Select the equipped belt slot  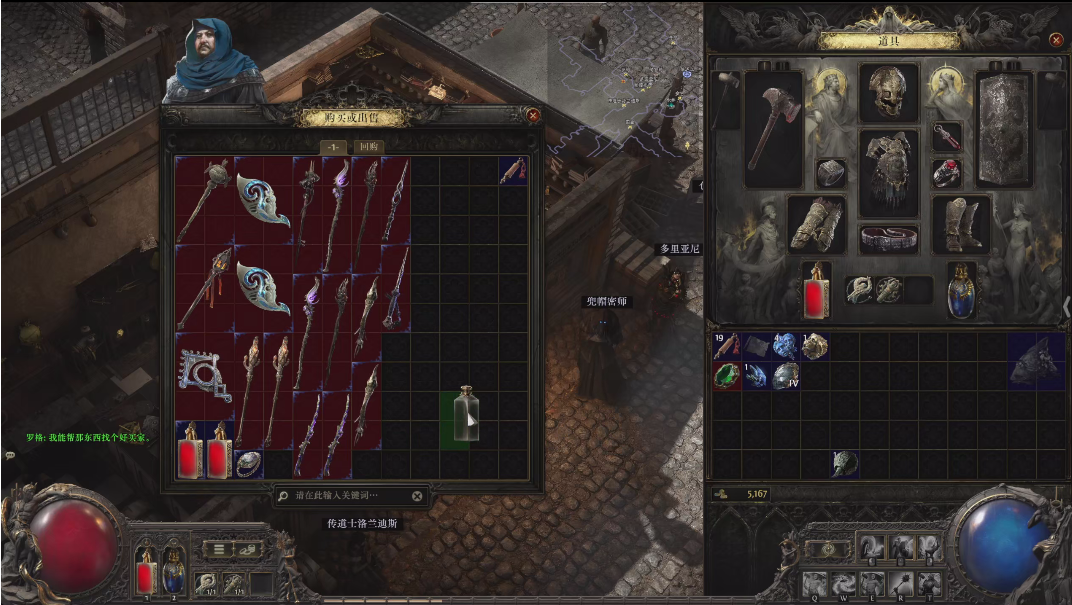888,238
